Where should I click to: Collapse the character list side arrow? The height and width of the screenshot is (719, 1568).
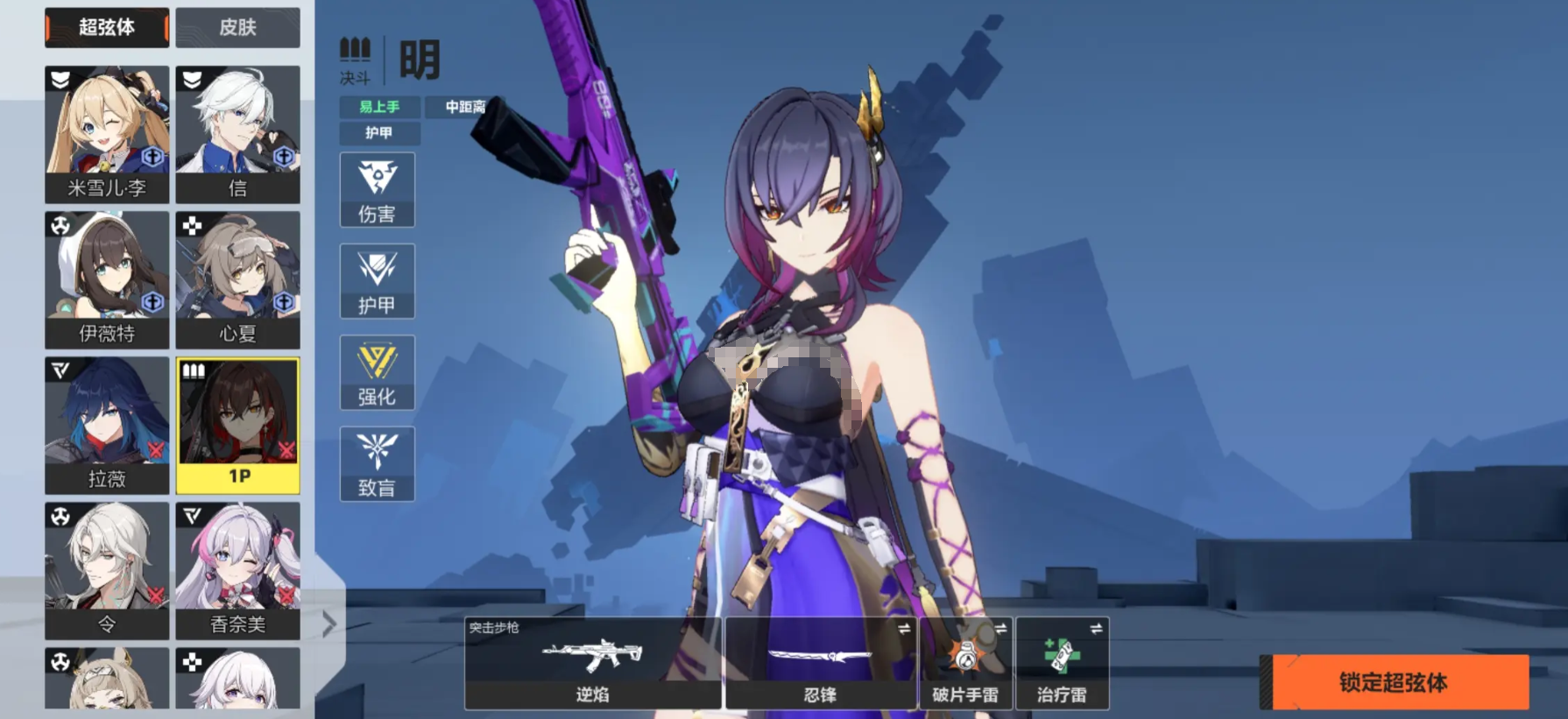coord(329,624)
